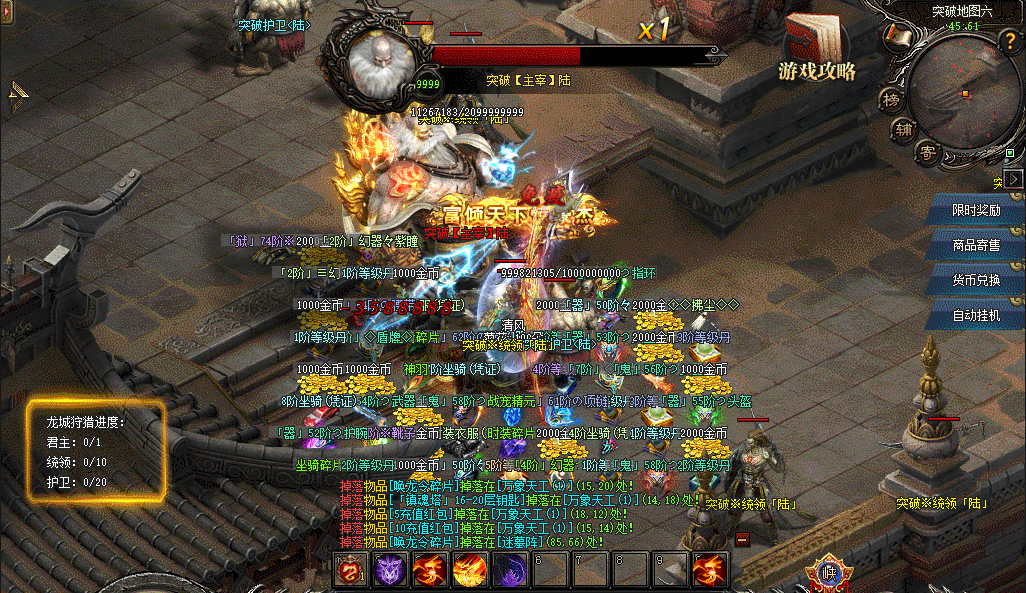This screenshot has height=593, width=1026.
Task: Activate the purple claw slash skill
Action: coord(510,569)
